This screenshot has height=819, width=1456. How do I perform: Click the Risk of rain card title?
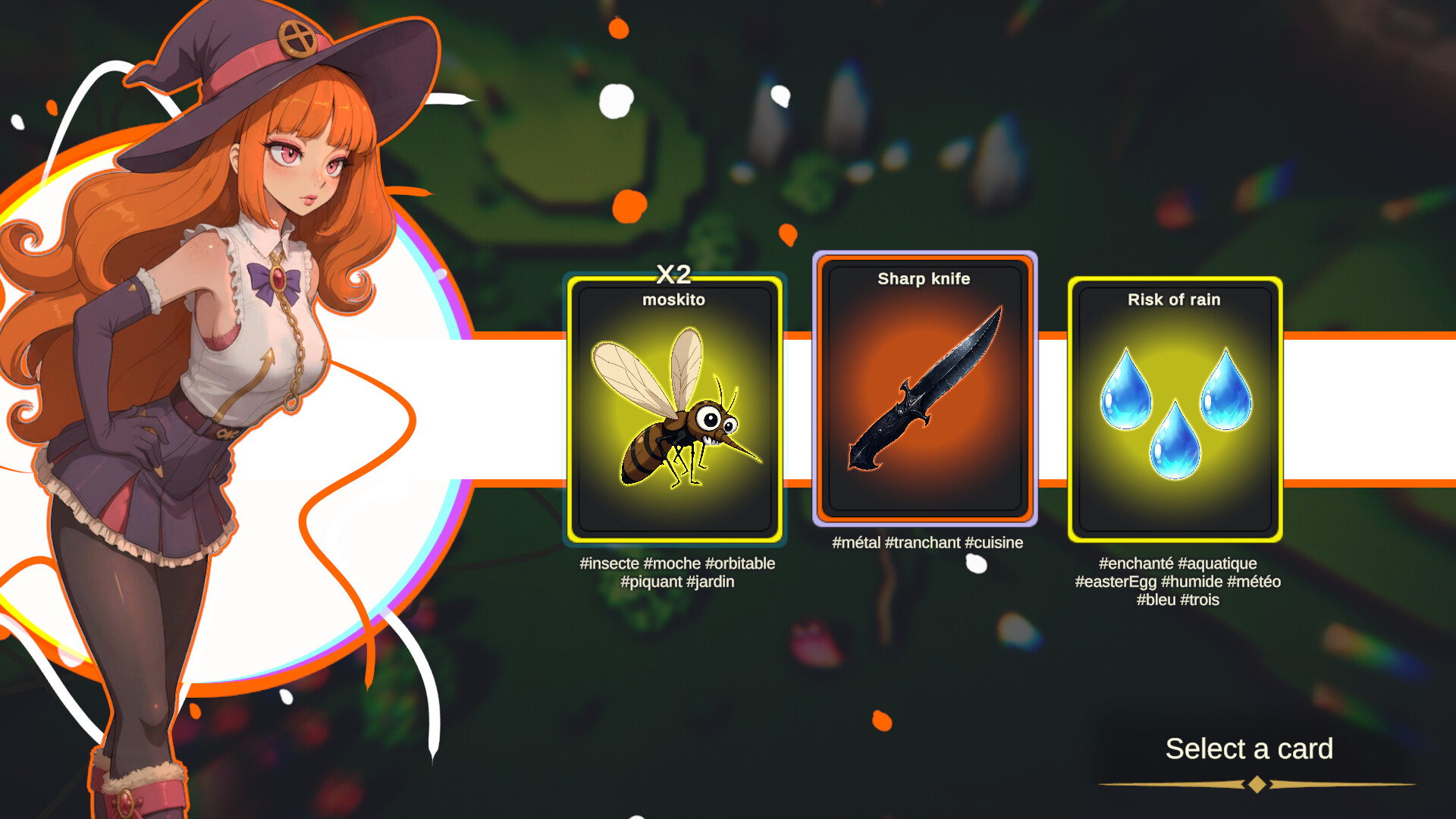1174,300
